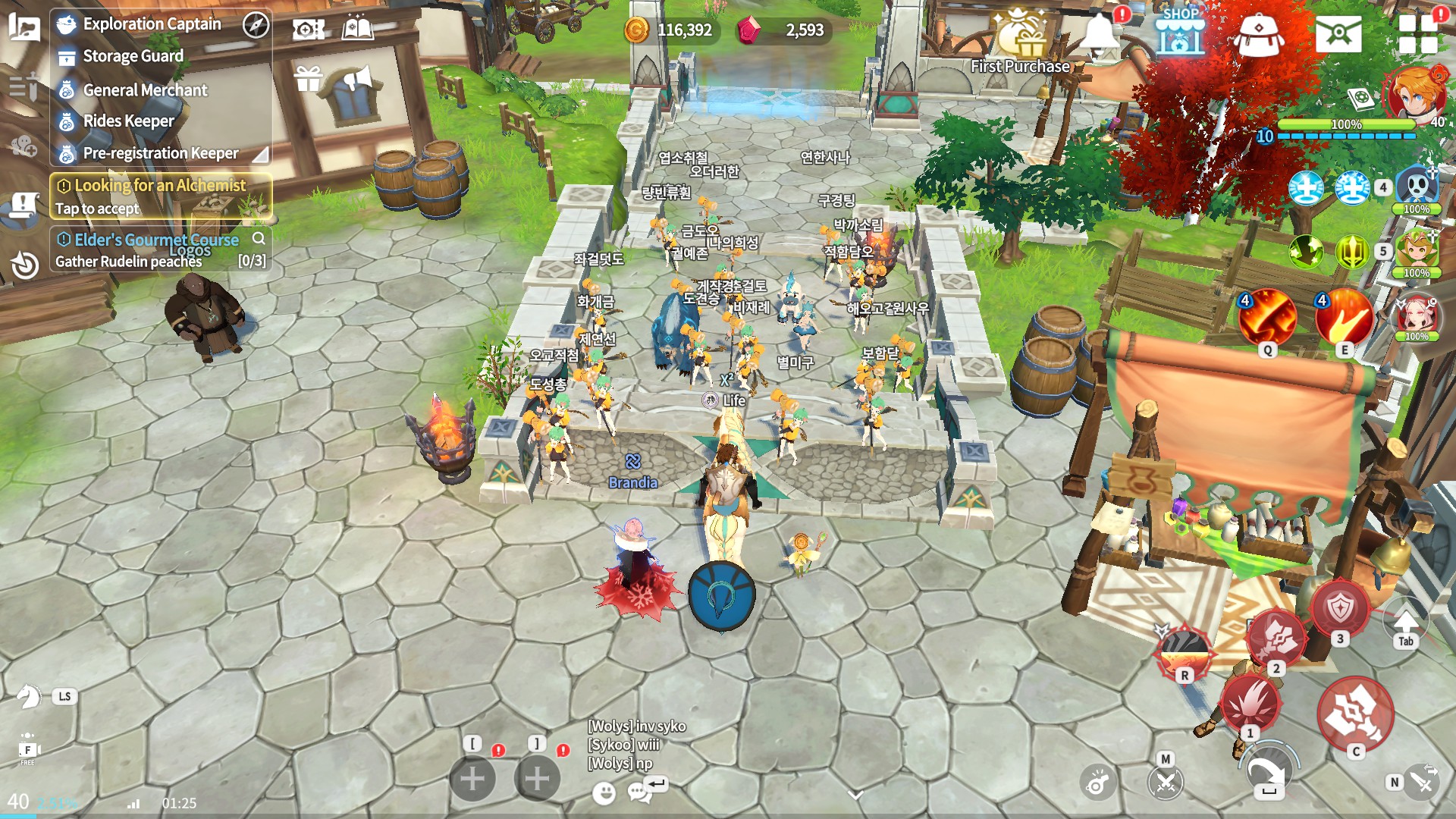Pick Pre-registration Keeper from the list

point(160,153)
